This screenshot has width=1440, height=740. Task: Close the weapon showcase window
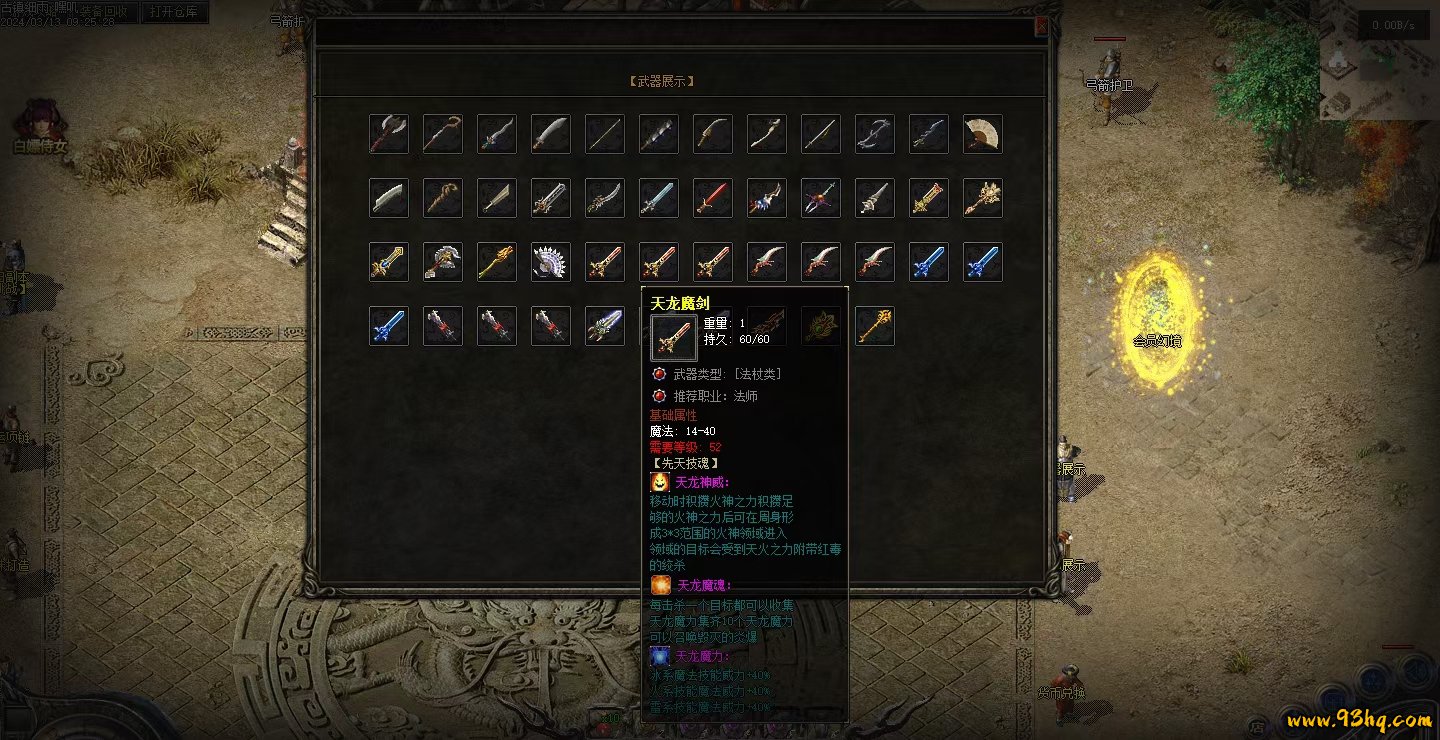(1041, 27)
